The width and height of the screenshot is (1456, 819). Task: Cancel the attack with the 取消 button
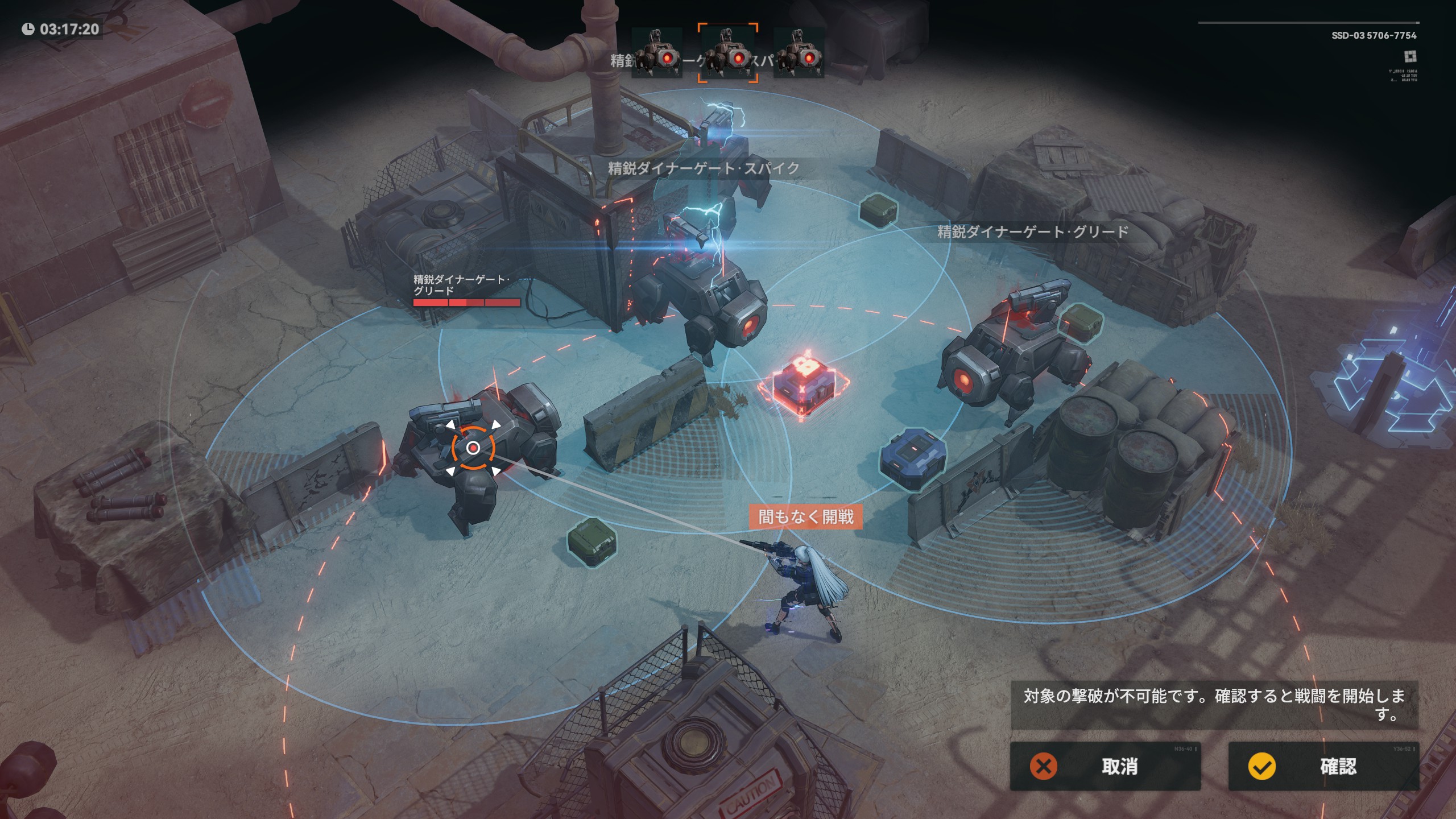tap(1105, 766)
